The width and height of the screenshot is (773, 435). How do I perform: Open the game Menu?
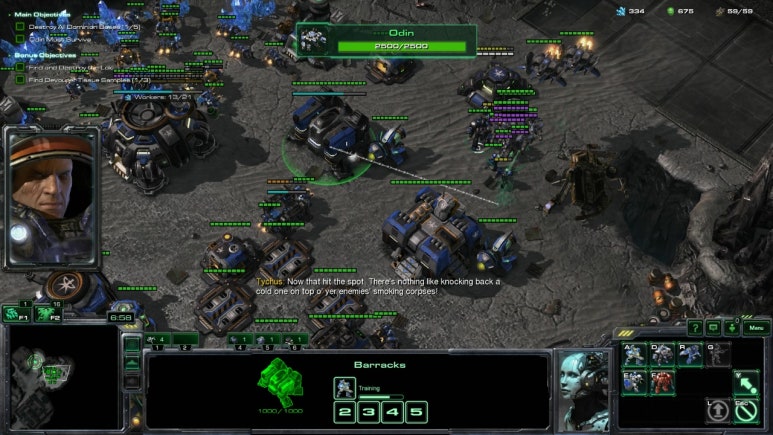(756, 327)
